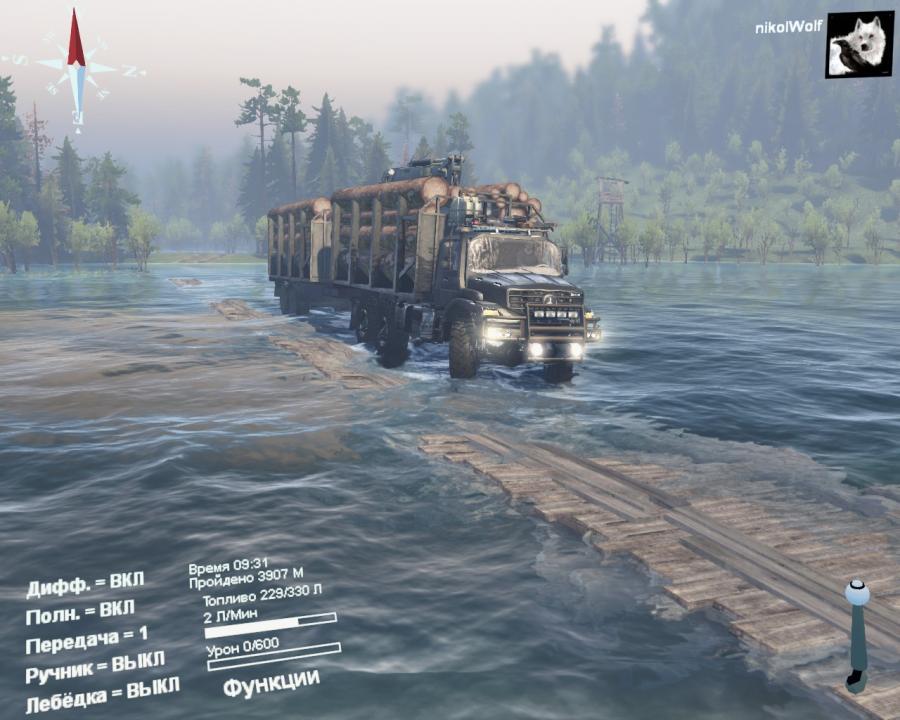
Task: Click the gear shifter knob
Action: (x=857, y=593)
